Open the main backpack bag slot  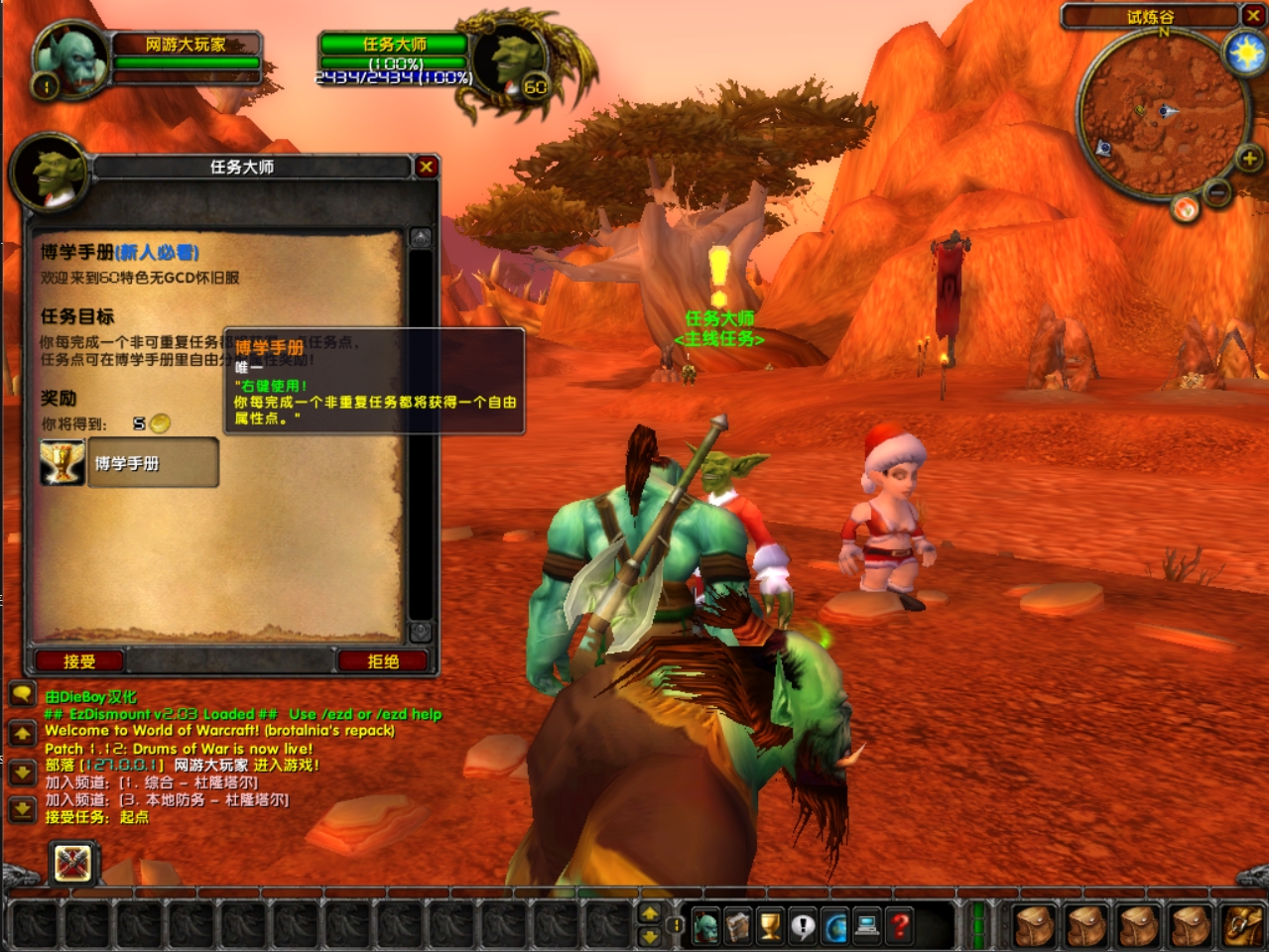coord(1241,926)
